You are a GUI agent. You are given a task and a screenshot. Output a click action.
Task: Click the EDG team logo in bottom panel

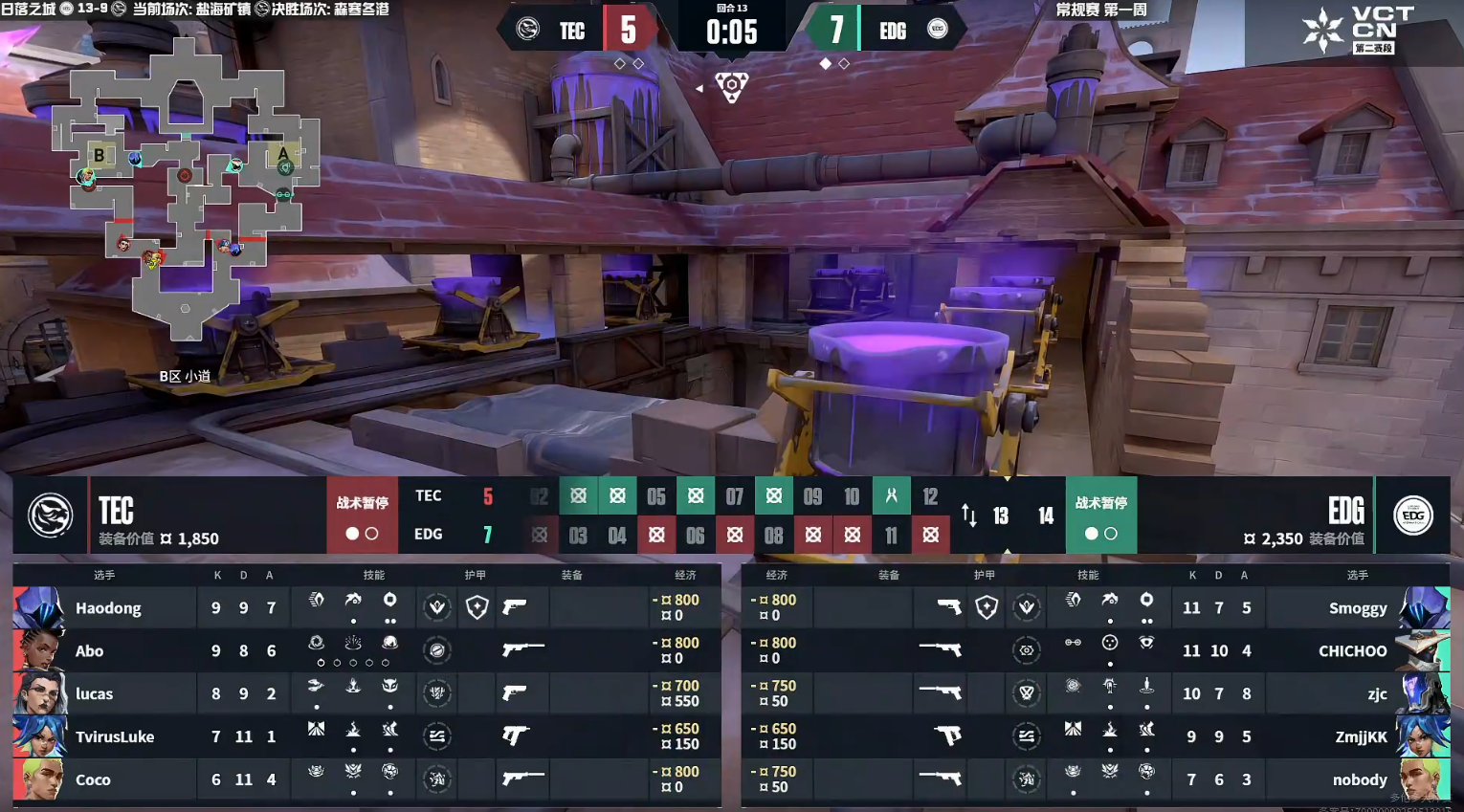click(x=1413, y=516)
